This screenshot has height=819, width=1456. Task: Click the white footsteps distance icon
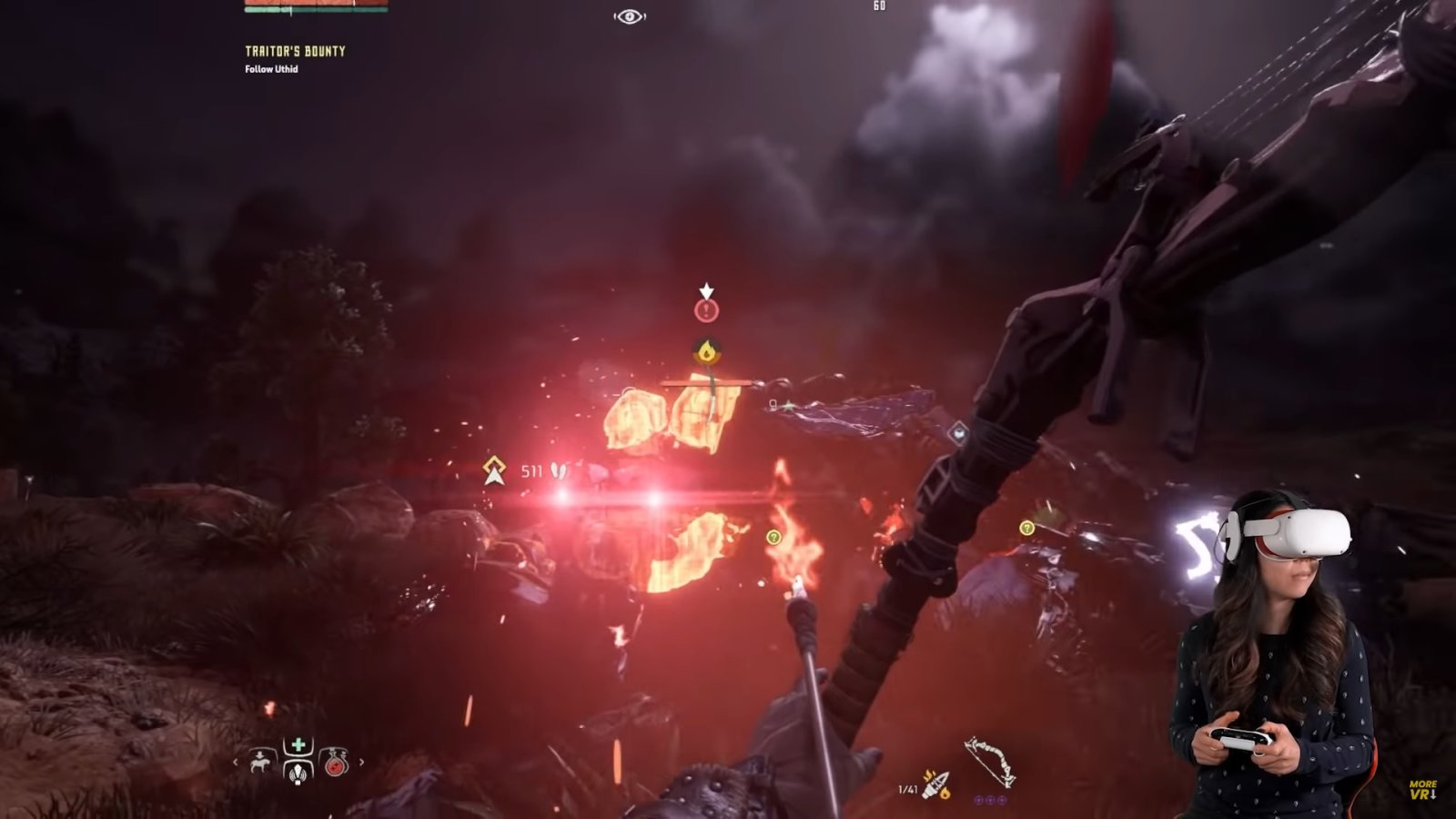tap(558, 470)
